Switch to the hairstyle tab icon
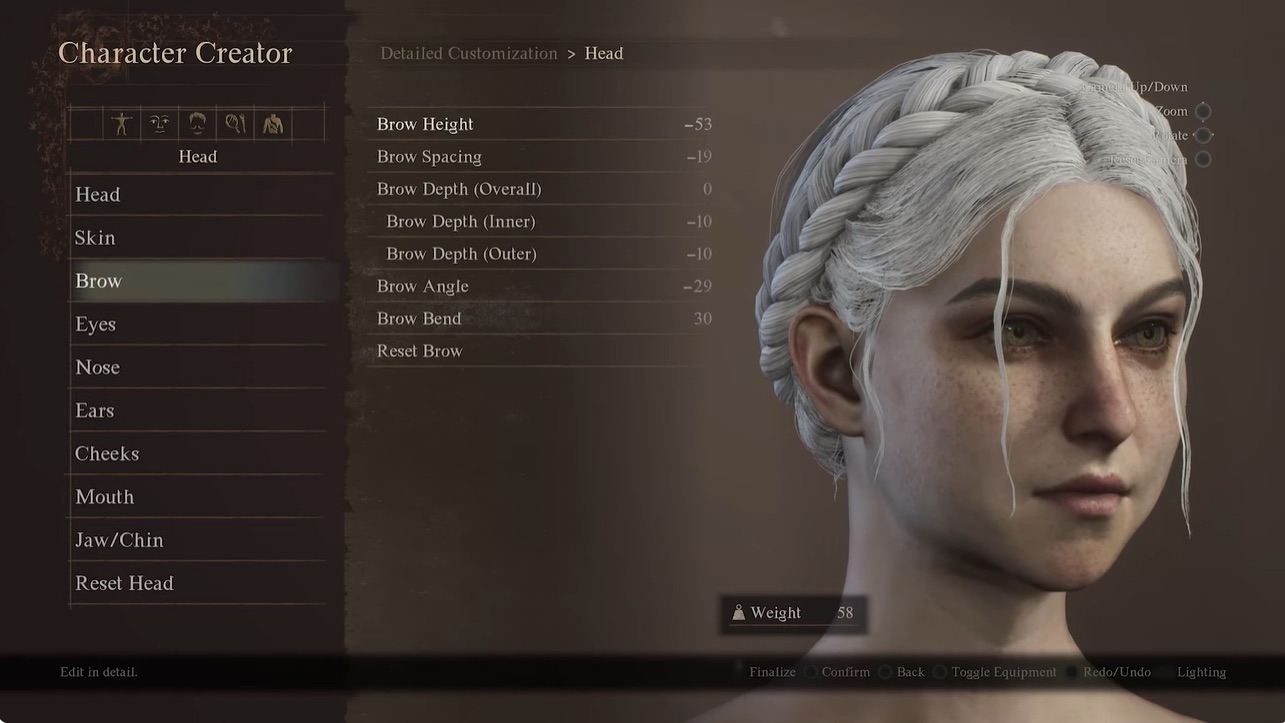The height and width of the screenshot is (723, 1285). pos(196,122)
